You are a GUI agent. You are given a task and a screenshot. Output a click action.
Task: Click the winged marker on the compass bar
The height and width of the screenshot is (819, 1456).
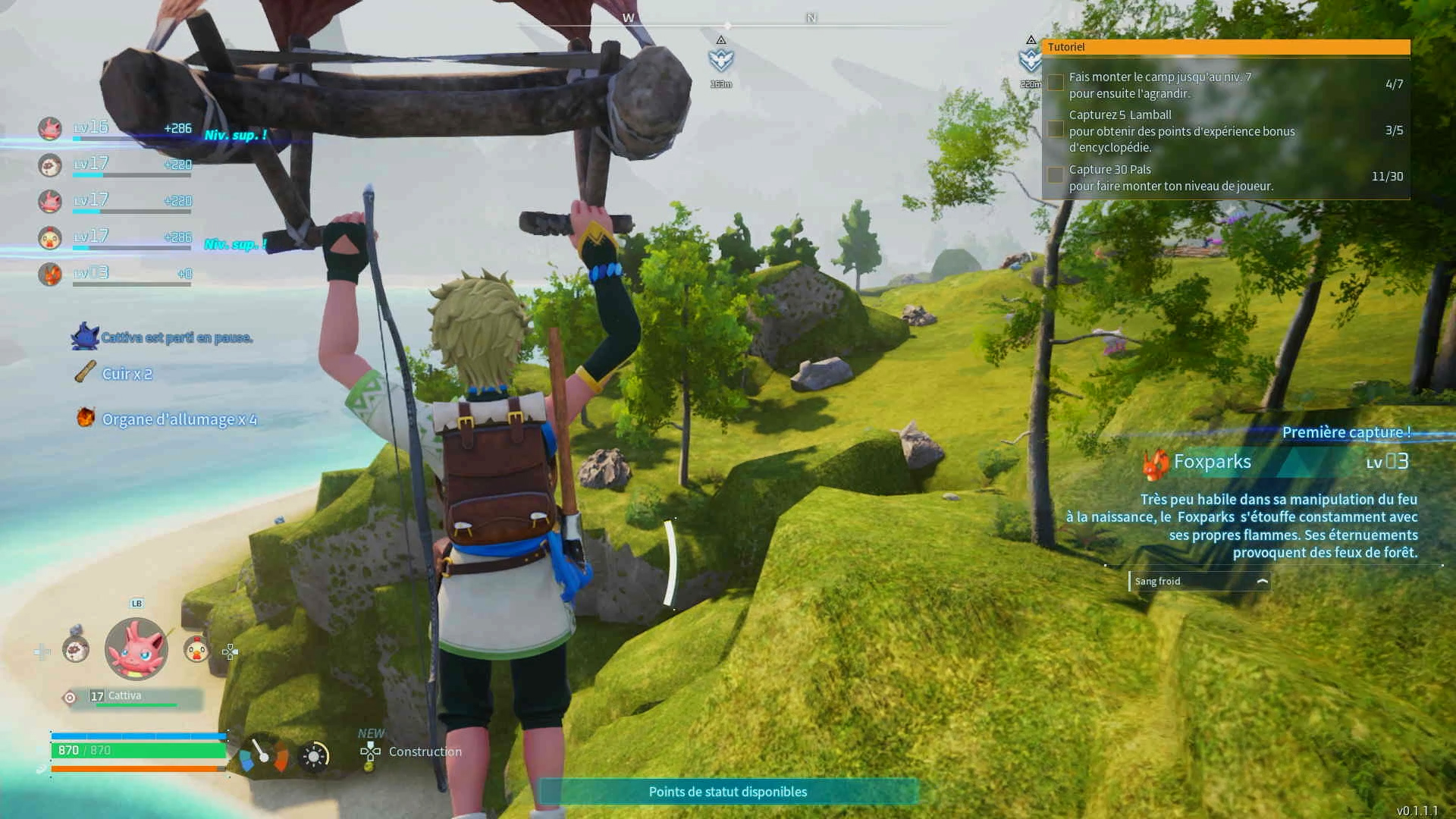coord(720,59)
